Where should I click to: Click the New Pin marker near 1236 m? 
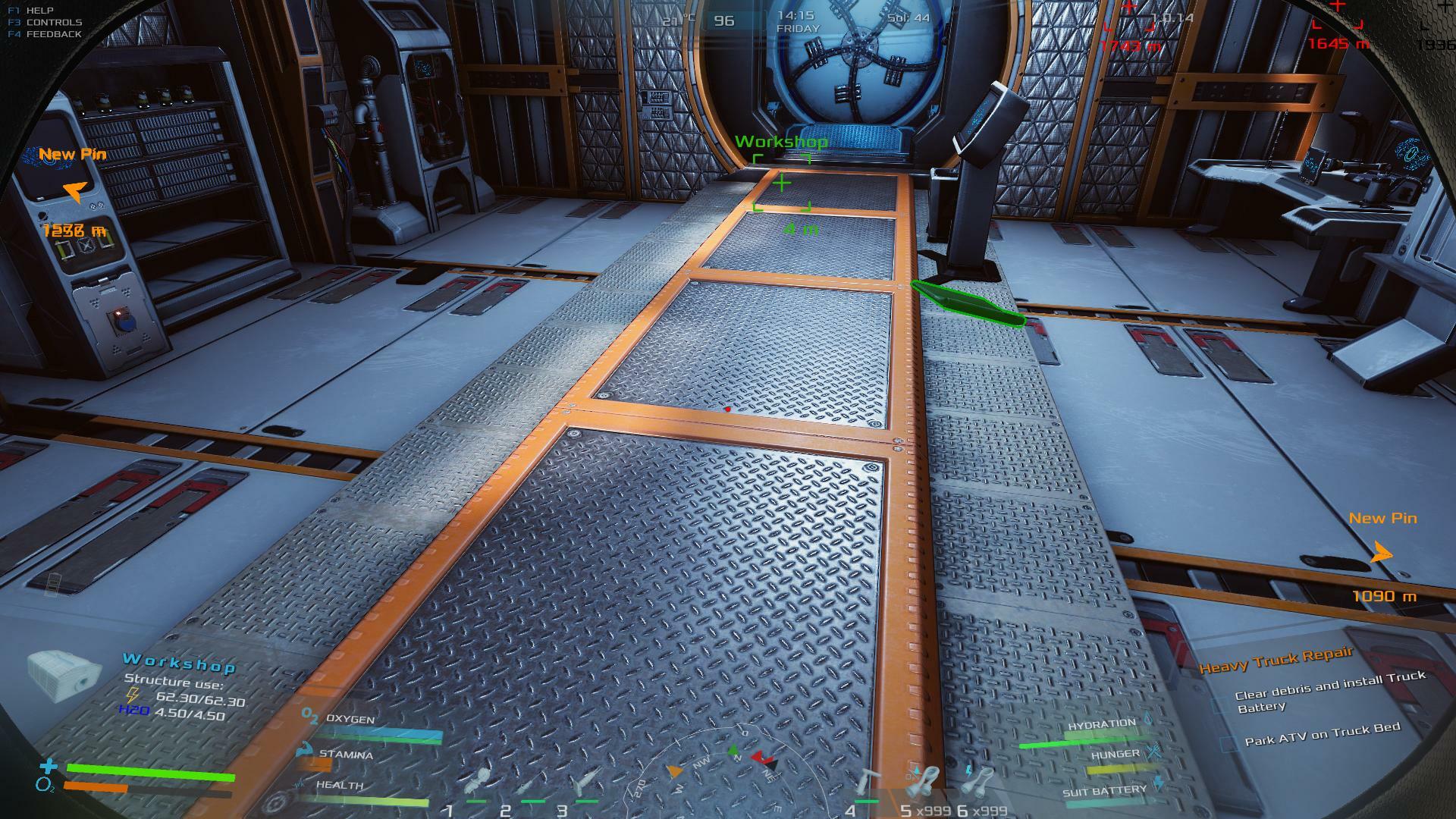tap(74, 191)
